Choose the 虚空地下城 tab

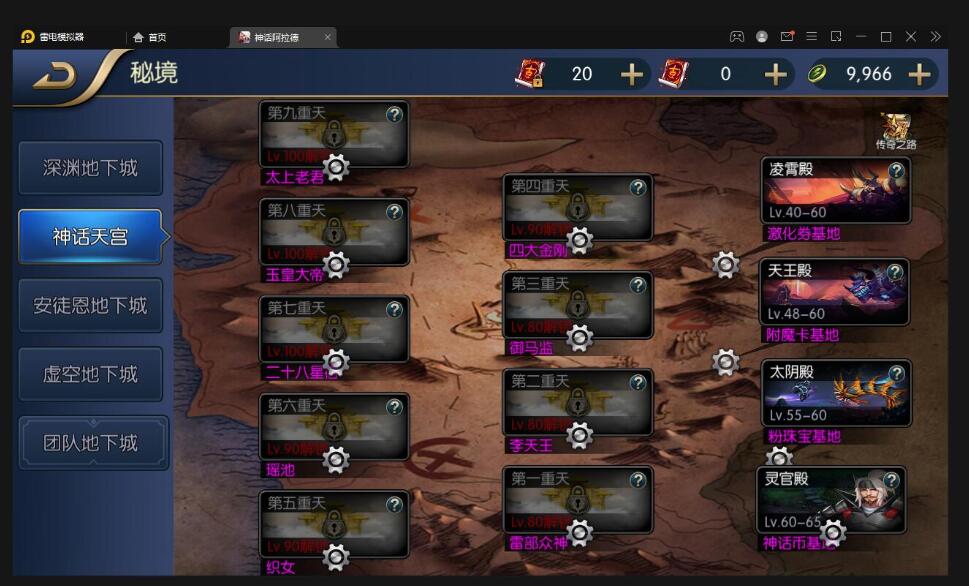[90, 374]
